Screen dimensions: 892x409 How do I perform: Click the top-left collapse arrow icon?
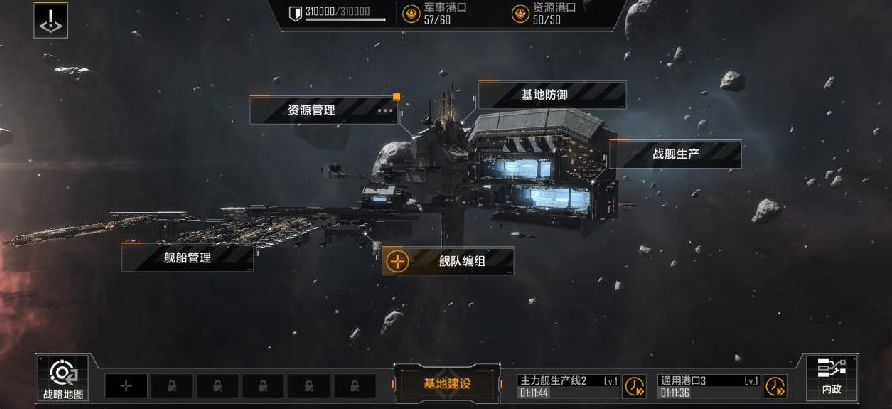(x=49, y=20)
